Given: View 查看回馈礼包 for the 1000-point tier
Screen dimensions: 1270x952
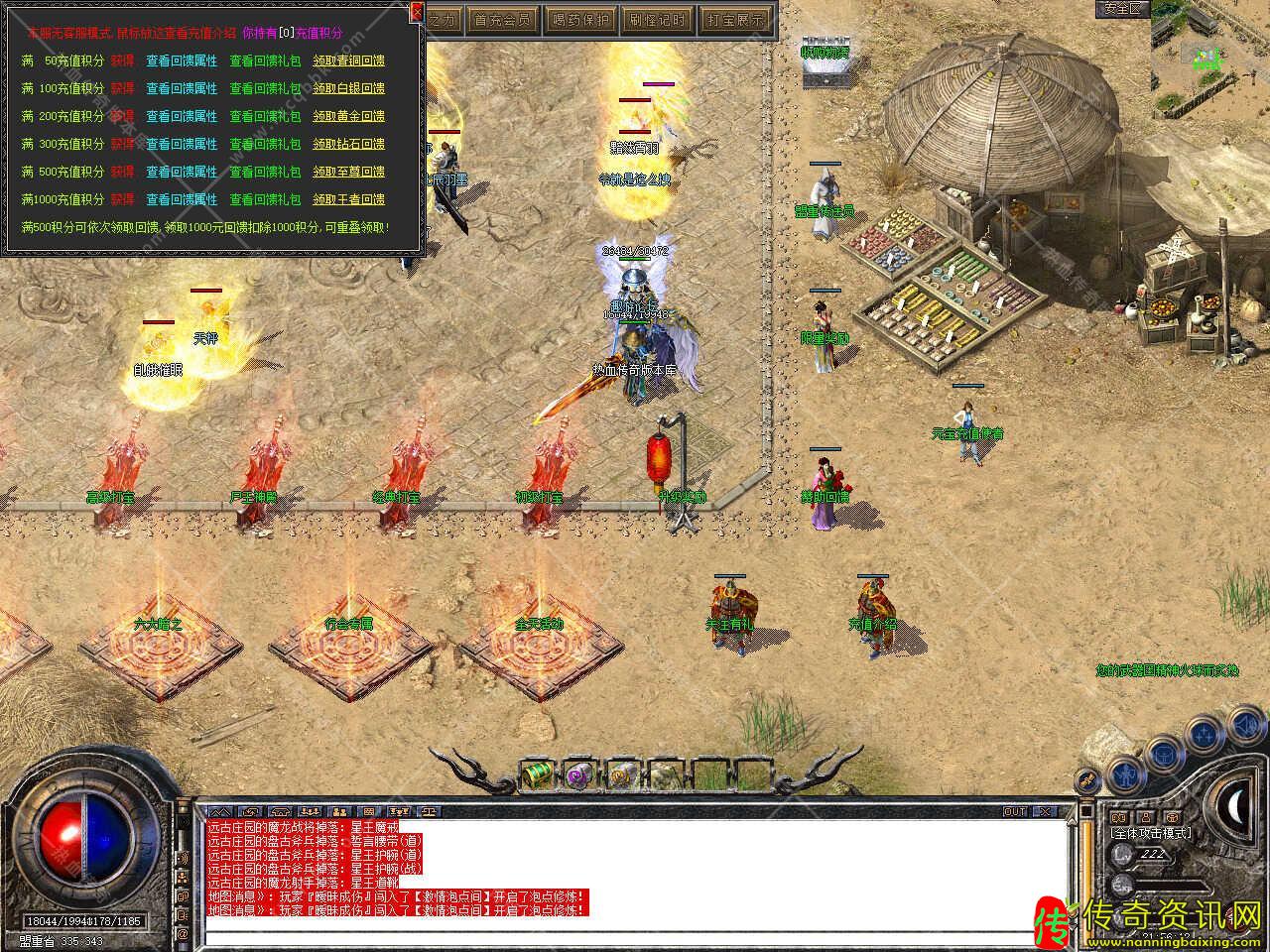Looking at the screenshot, I should tap(265, 199).
